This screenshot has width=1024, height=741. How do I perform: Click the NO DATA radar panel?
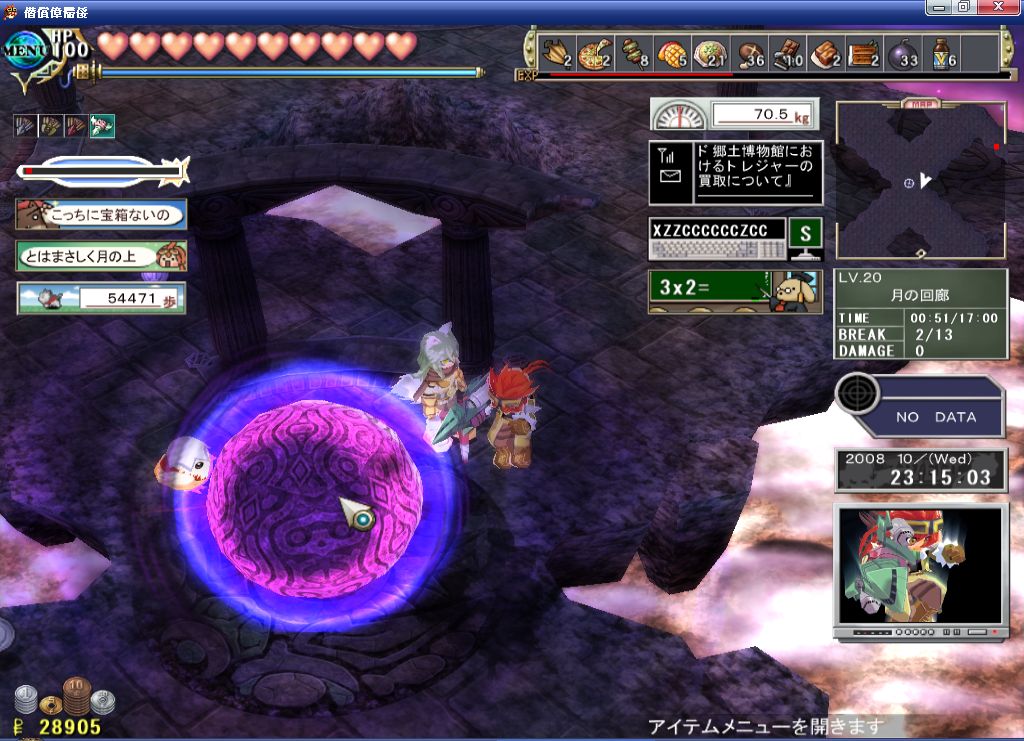pyautogui.click(x=918, y=408)
